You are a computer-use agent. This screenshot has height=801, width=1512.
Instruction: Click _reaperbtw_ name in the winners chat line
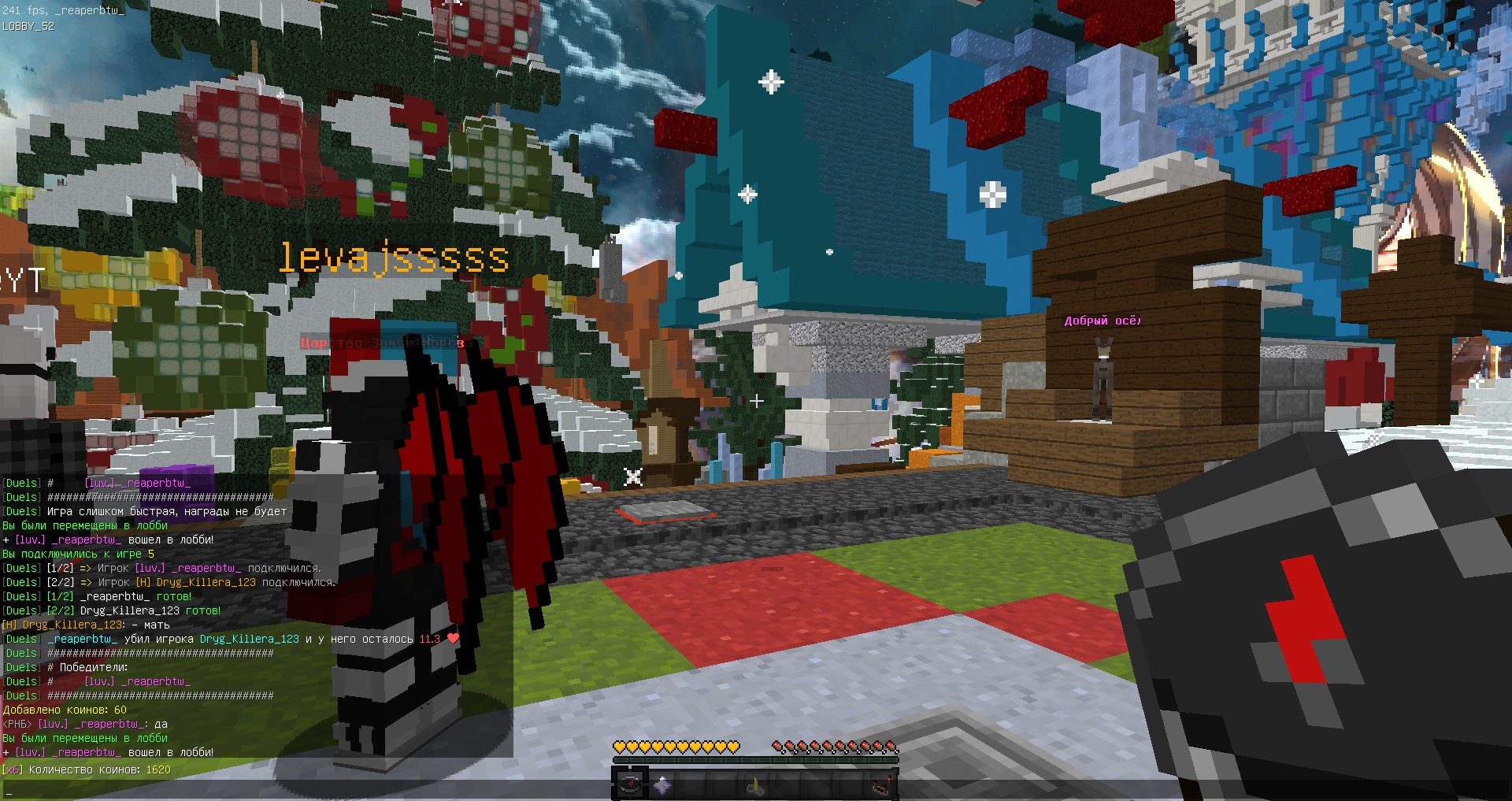155,682
